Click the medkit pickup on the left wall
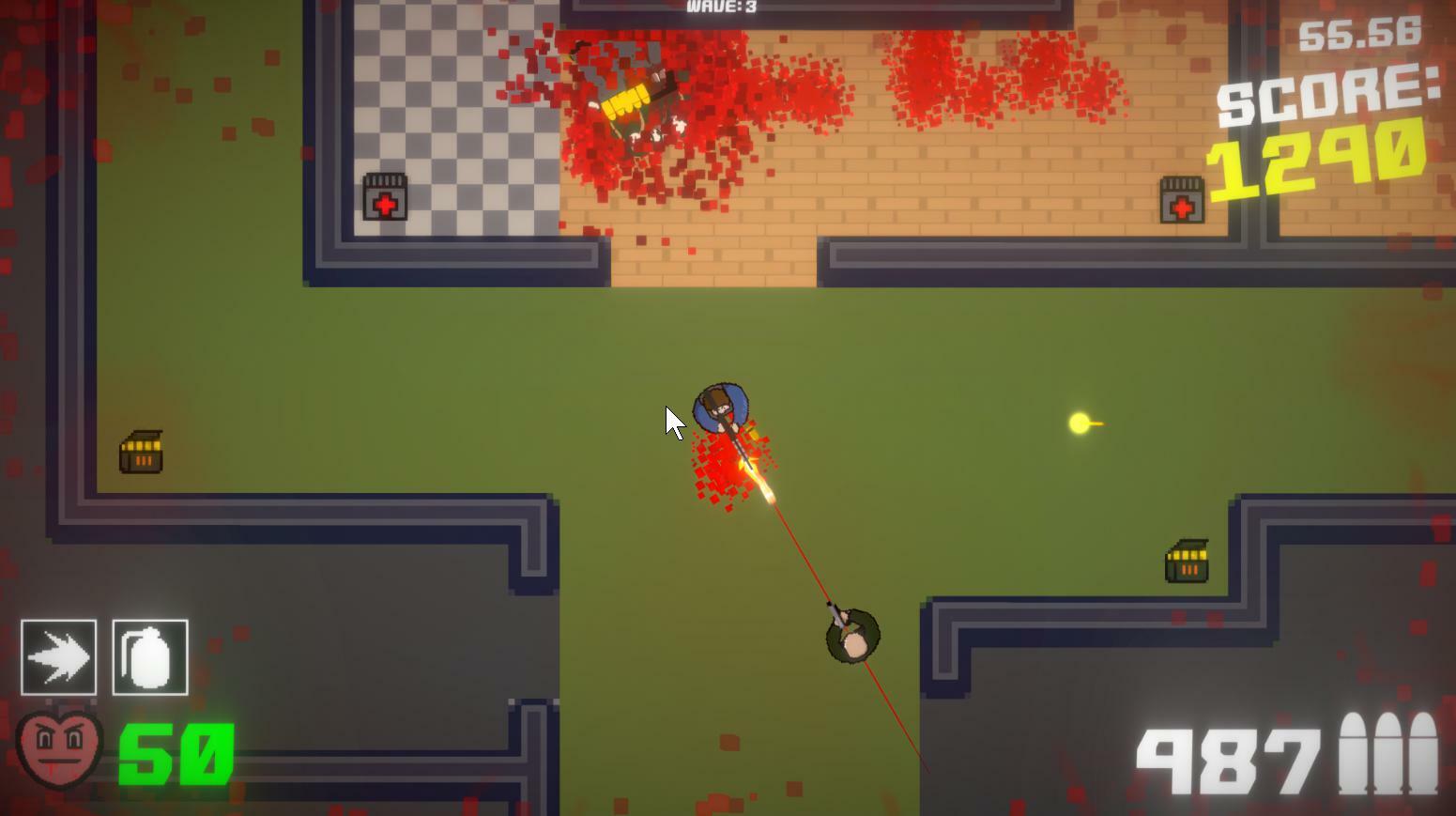 tap(387, 197)
